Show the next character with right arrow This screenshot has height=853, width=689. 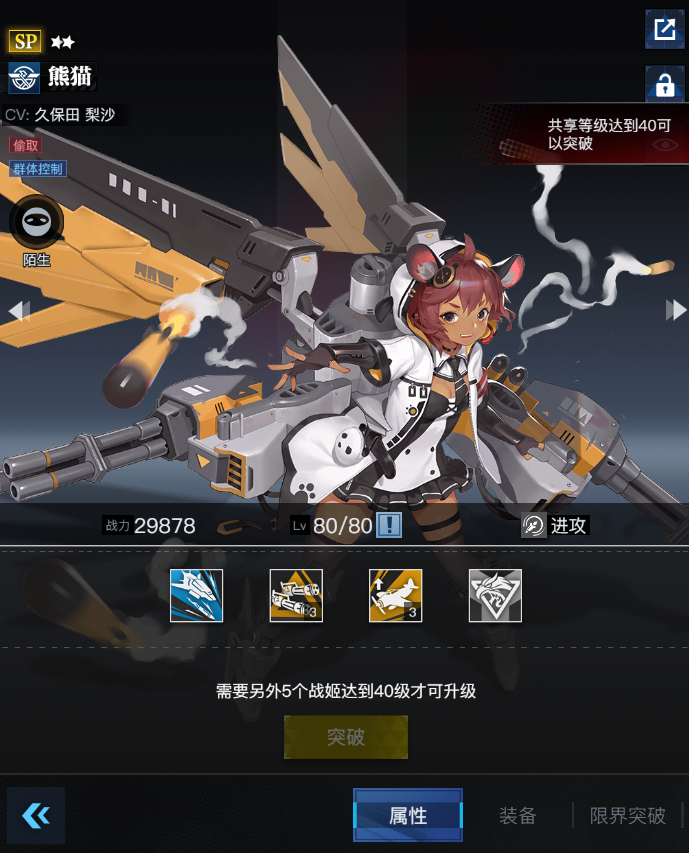click(x=676, y=311)
